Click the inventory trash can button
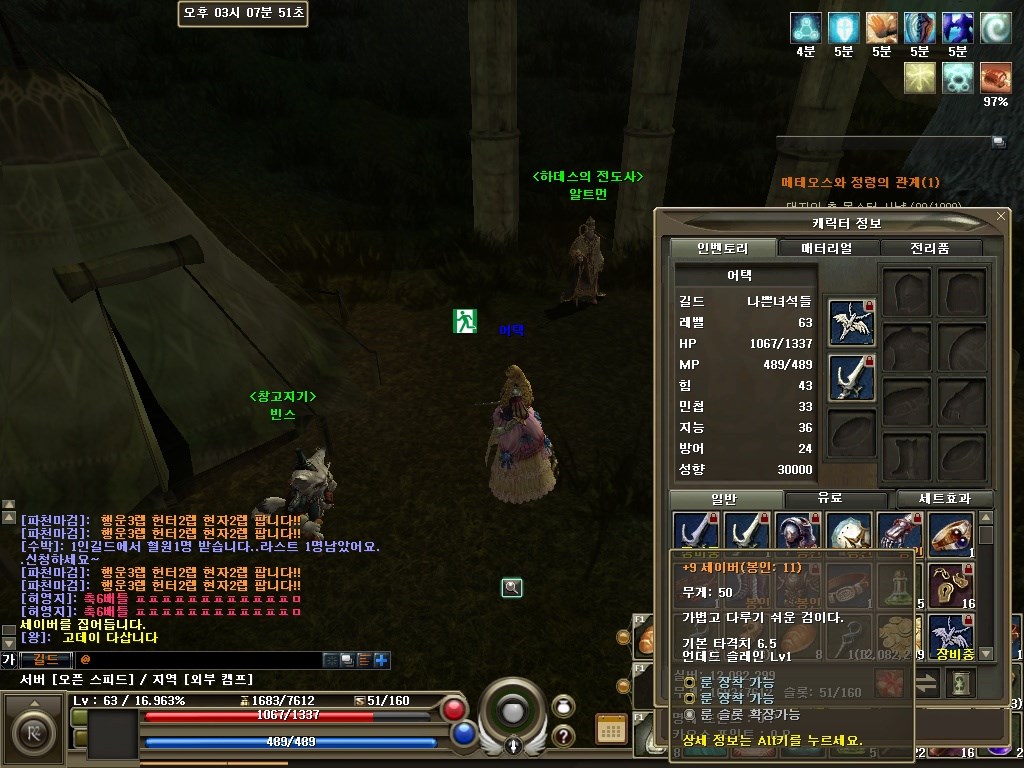Screen dimensions: 1024x768 pyautogui.click(x=961, y=684)
